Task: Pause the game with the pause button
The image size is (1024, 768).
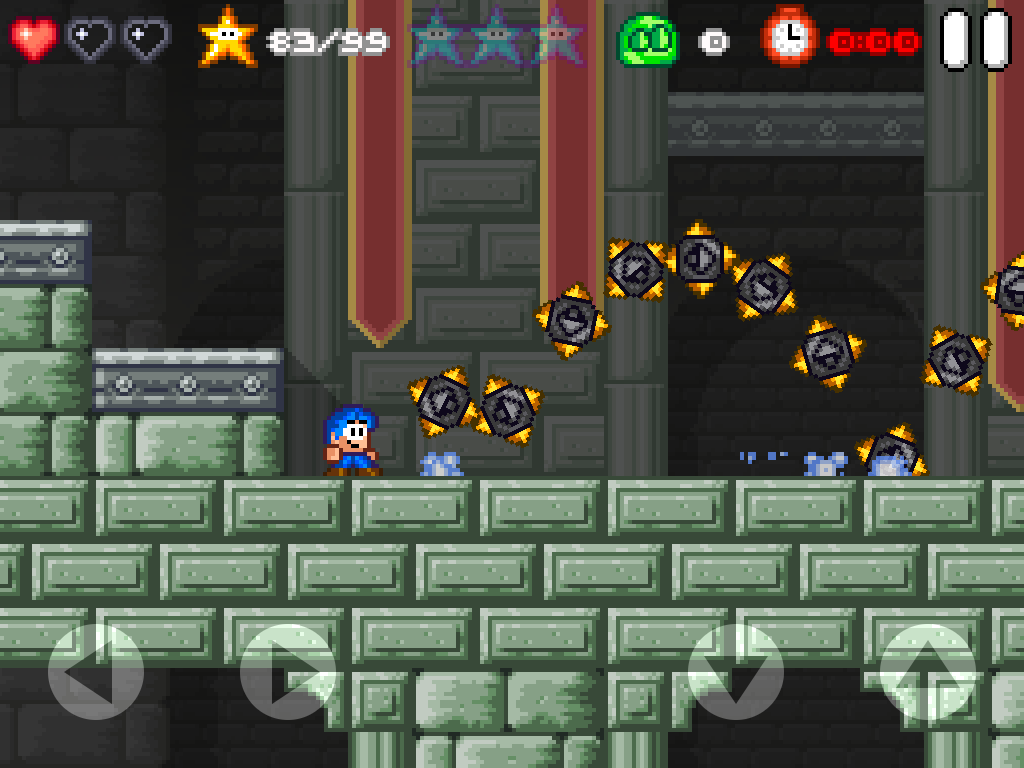Action: click(x=976, y=40)
